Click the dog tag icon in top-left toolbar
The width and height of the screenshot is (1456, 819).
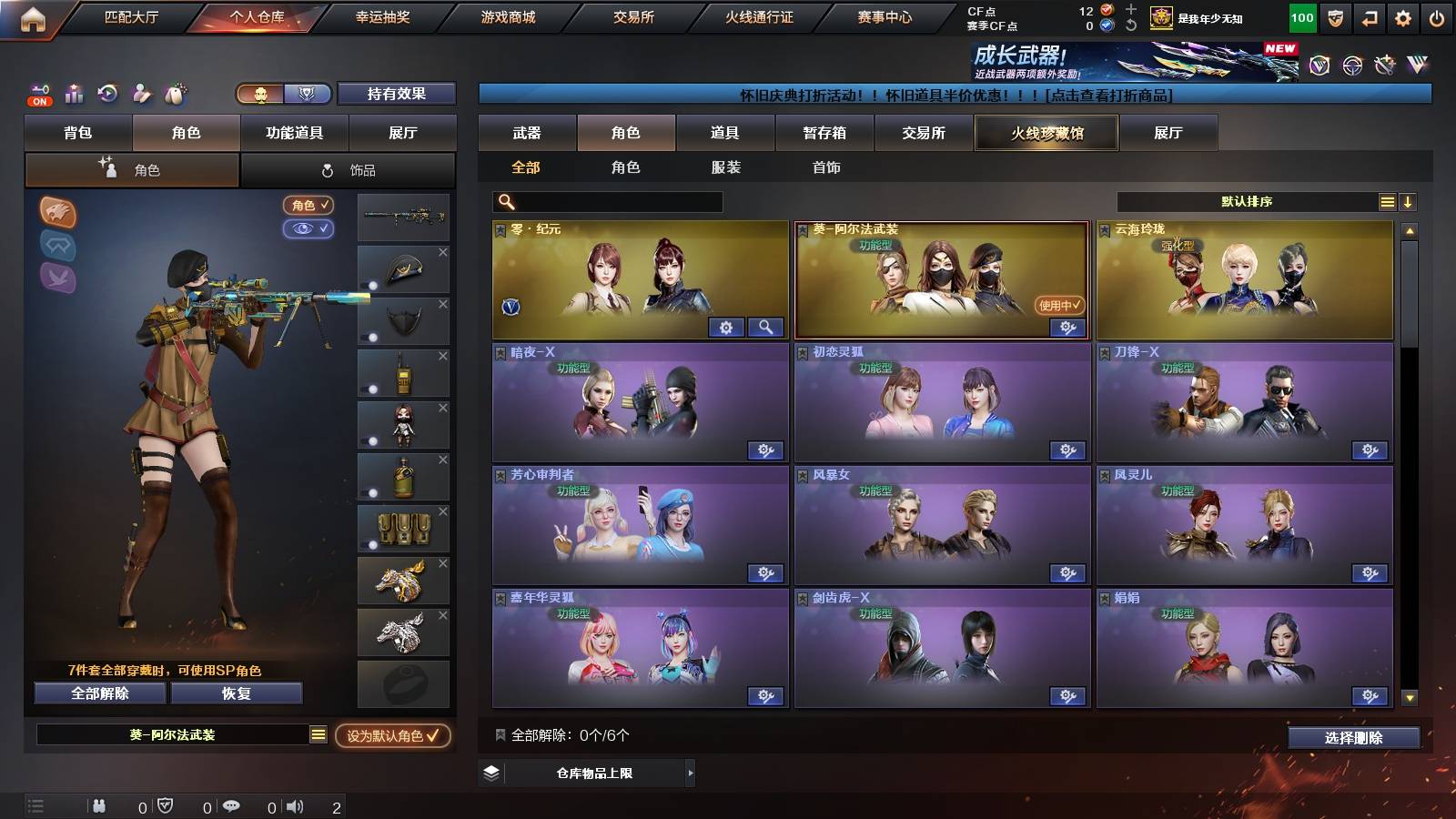175,95
